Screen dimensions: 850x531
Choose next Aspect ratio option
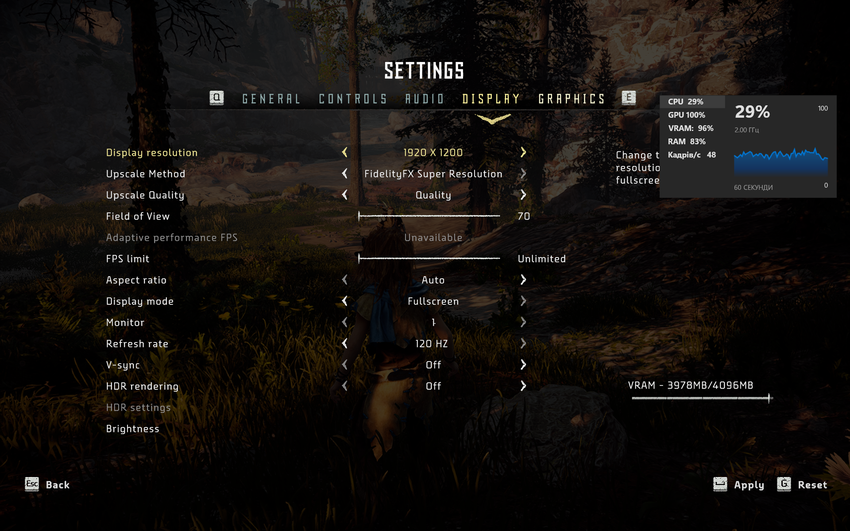(x=523, y=280)
